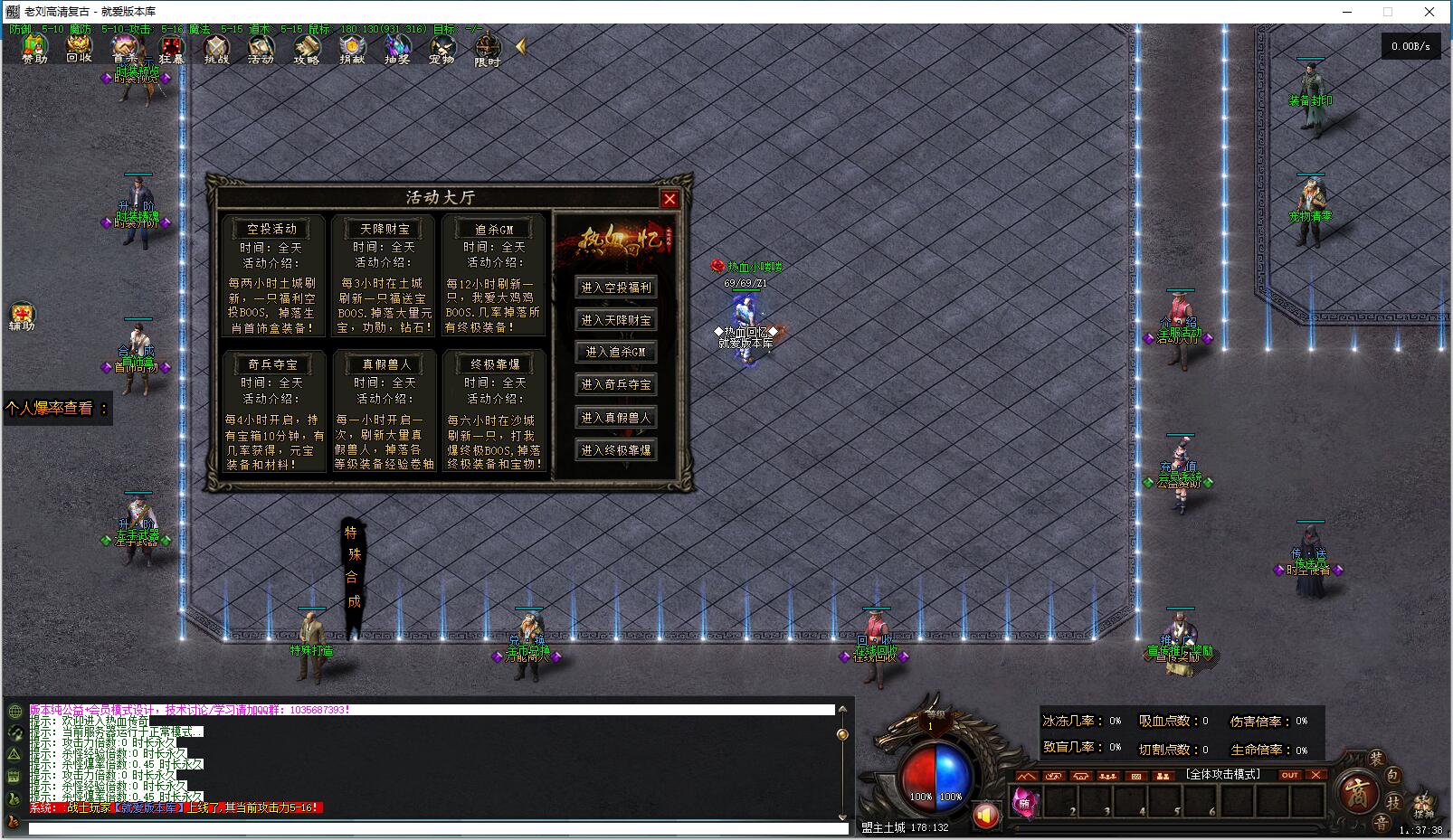Open the 攻略 strategy guide scroll
Image resolution: width=1453 pixels, height=840 pixels.
(x=307, y=48)
